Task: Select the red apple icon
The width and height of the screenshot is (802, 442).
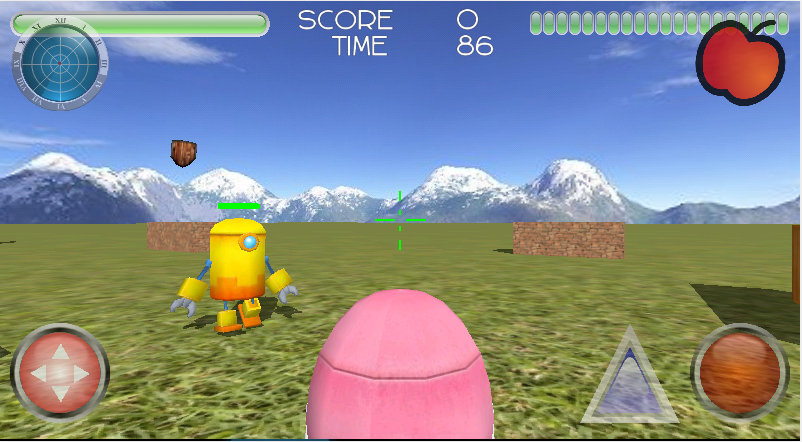Action: coord(740,62)
